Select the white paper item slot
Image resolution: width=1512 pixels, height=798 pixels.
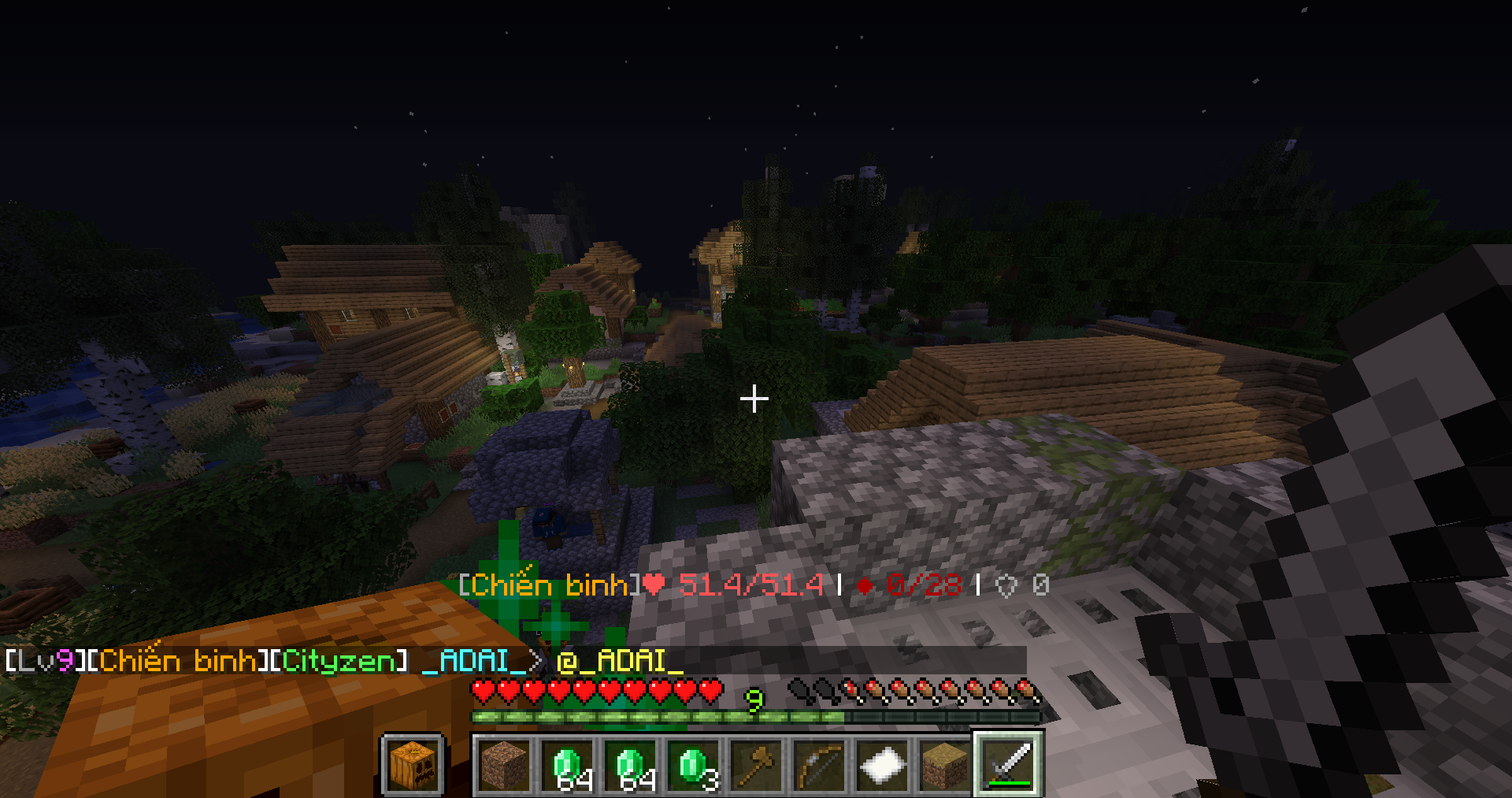883,763
